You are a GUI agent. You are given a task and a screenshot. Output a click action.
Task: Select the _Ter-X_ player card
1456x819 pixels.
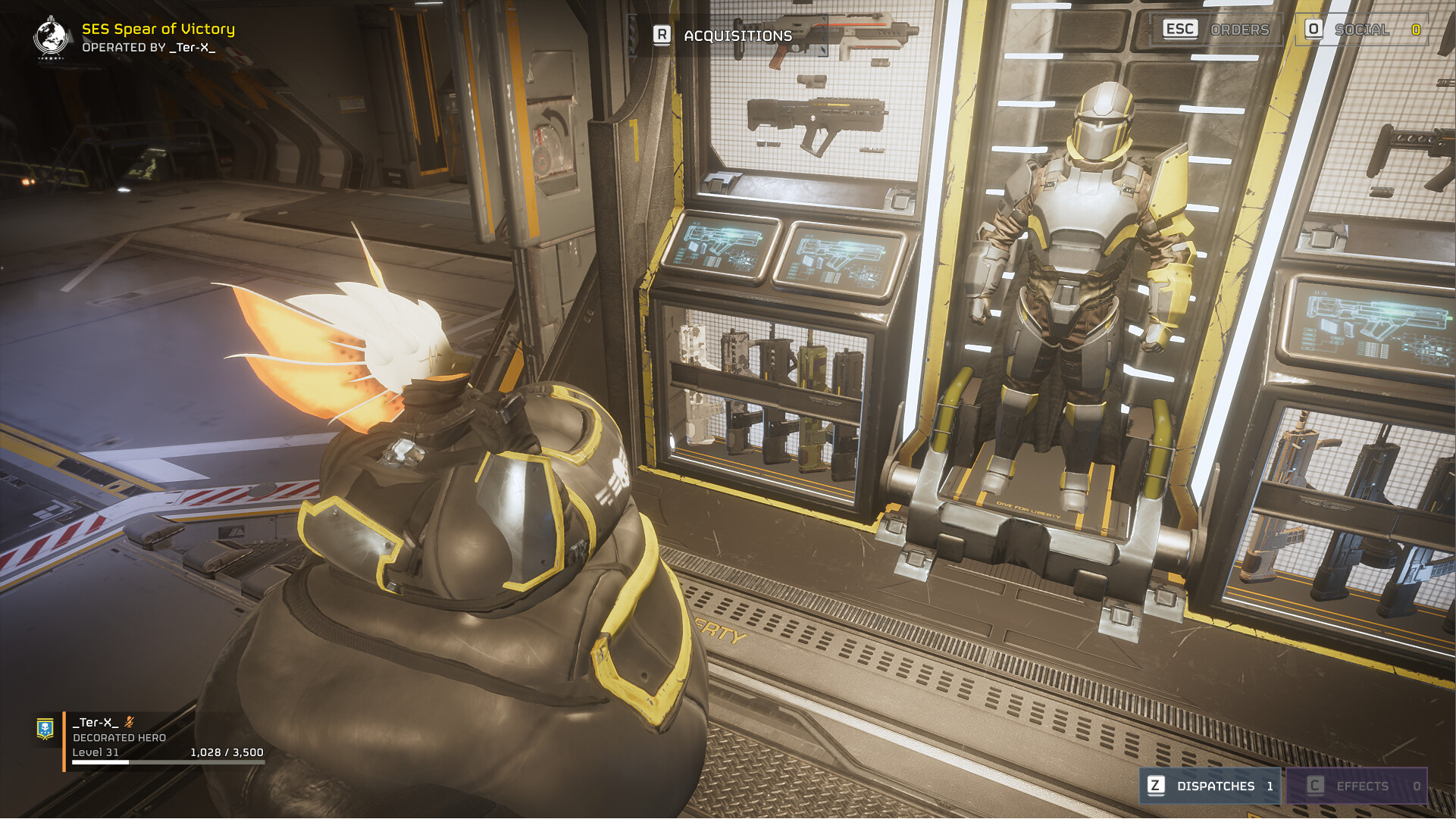[x=152, y=737]
